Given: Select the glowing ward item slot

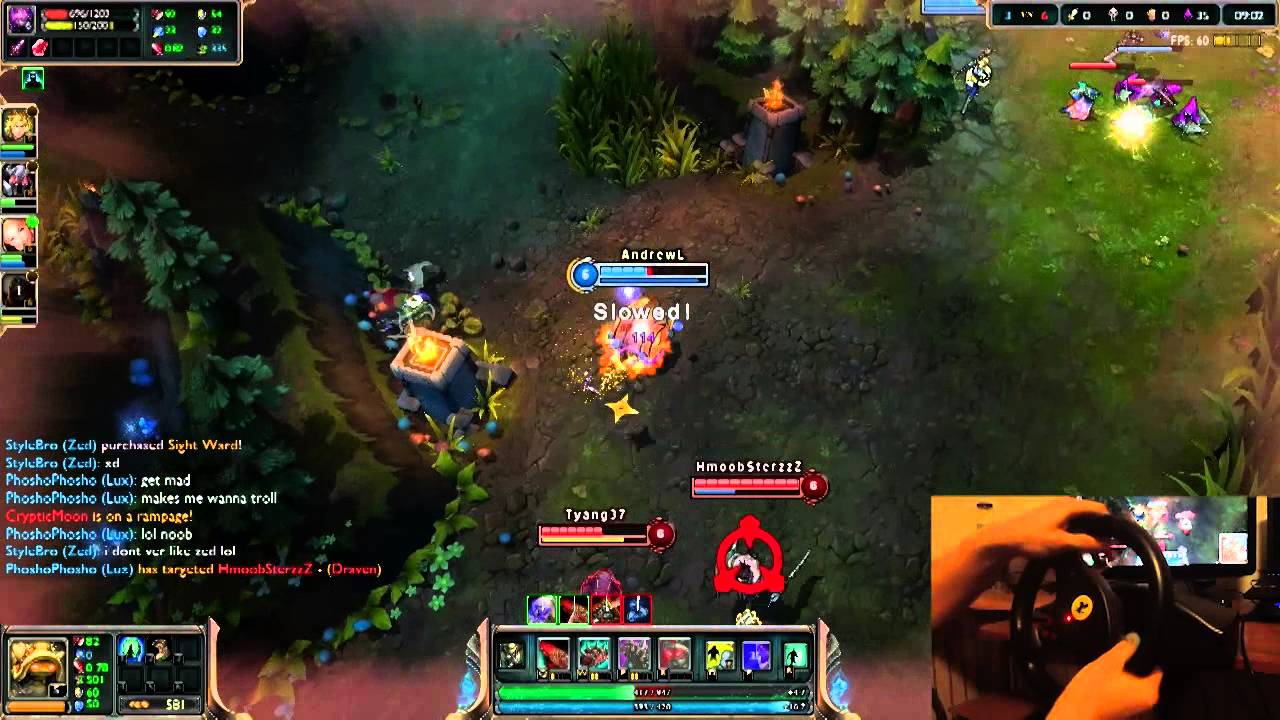Looking at the screenshot, I should click(x=132, y=651).
